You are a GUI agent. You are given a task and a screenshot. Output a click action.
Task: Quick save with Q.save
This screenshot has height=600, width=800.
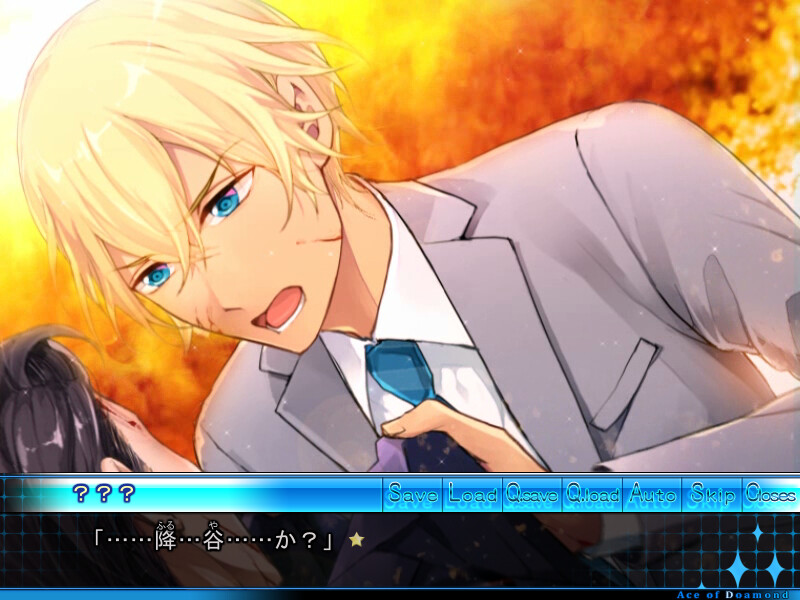coord(532,493)
